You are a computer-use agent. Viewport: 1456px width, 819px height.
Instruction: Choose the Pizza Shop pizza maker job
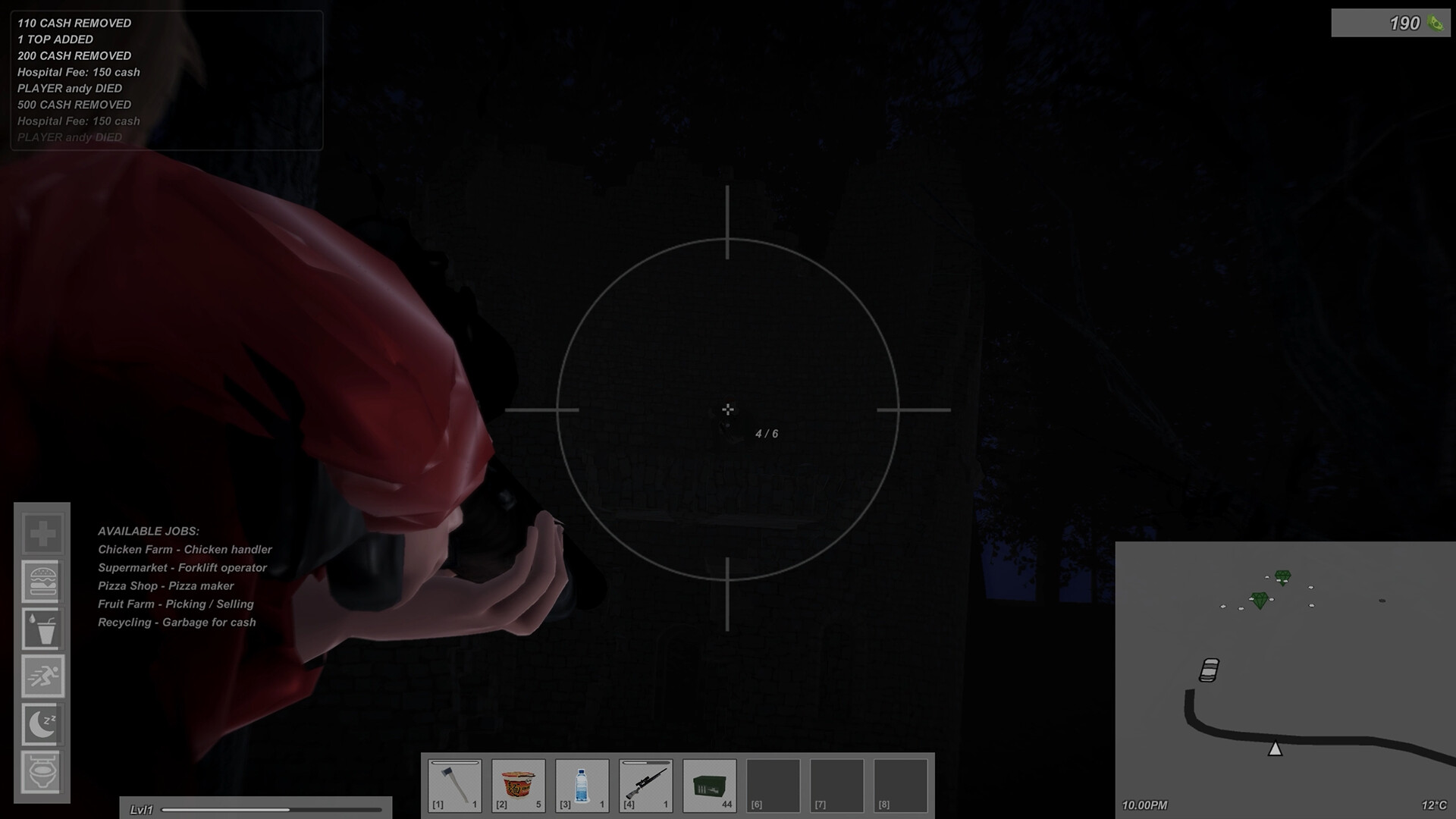tap(165, 585)
